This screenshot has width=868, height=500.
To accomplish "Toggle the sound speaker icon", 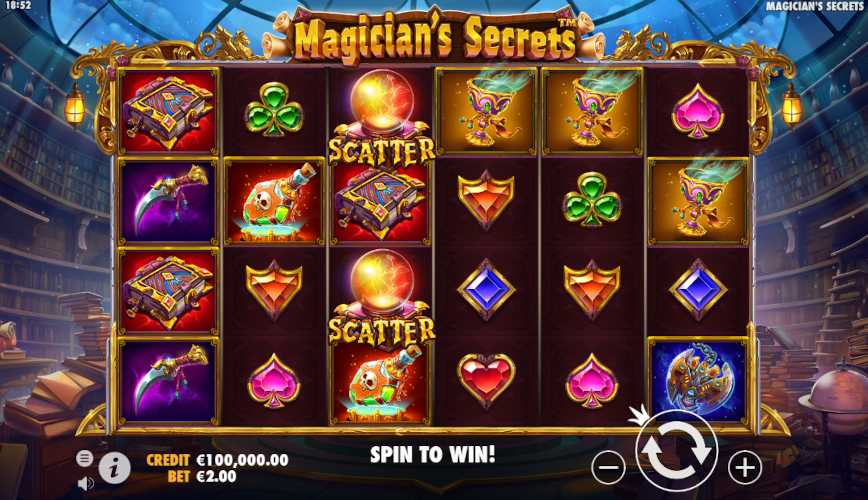I will pos(85,482).
